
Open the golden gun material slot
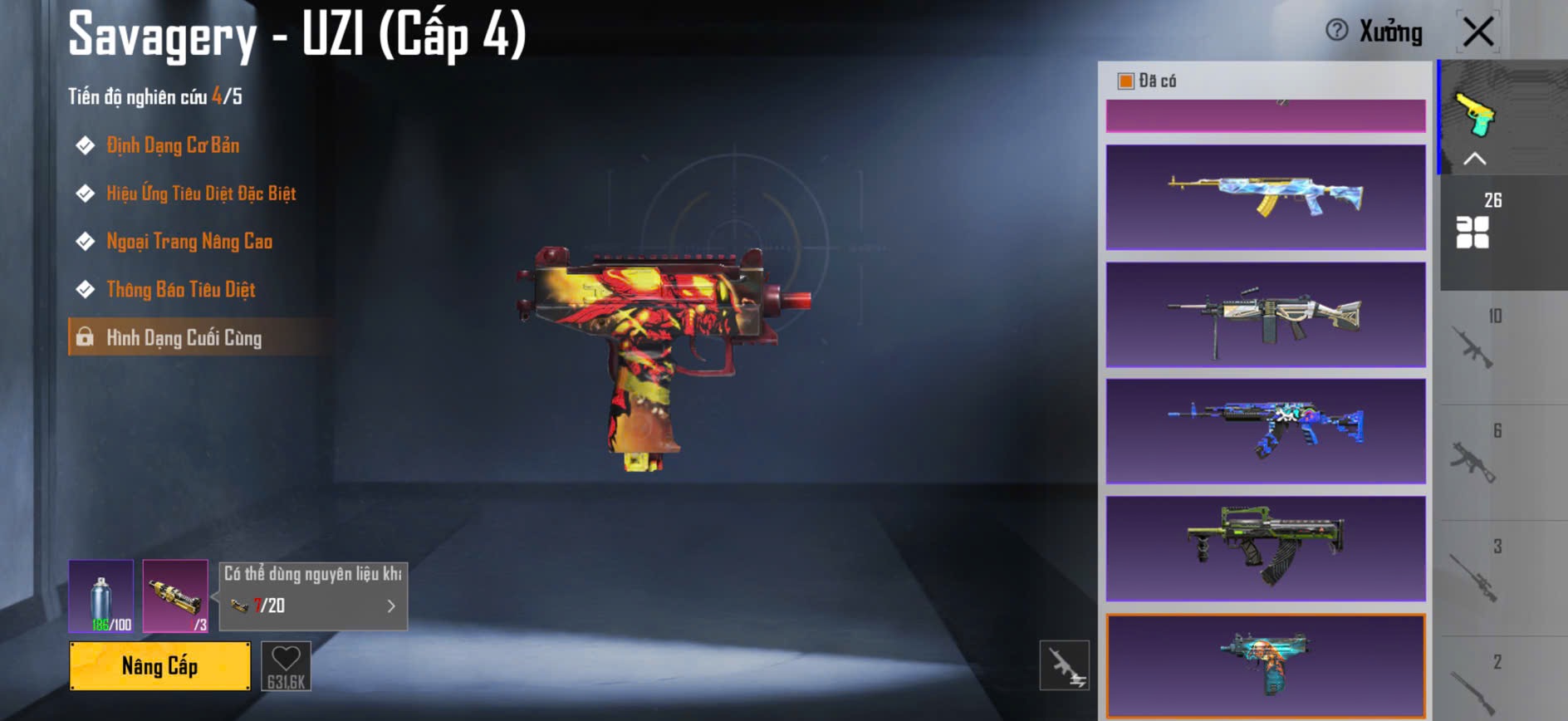[175, 596]
